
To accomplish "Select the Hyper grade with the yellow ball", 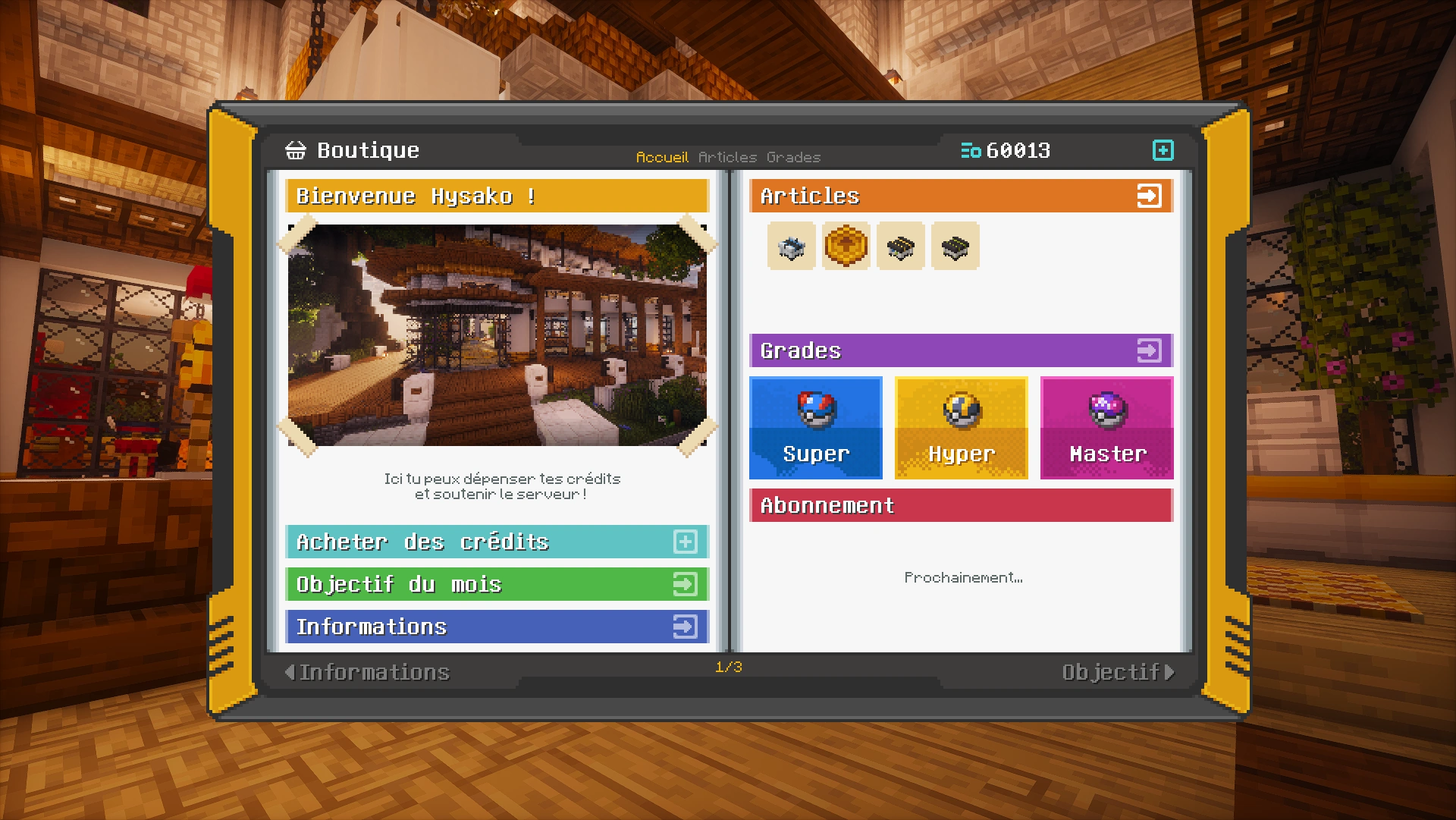I will pos(961,427).
